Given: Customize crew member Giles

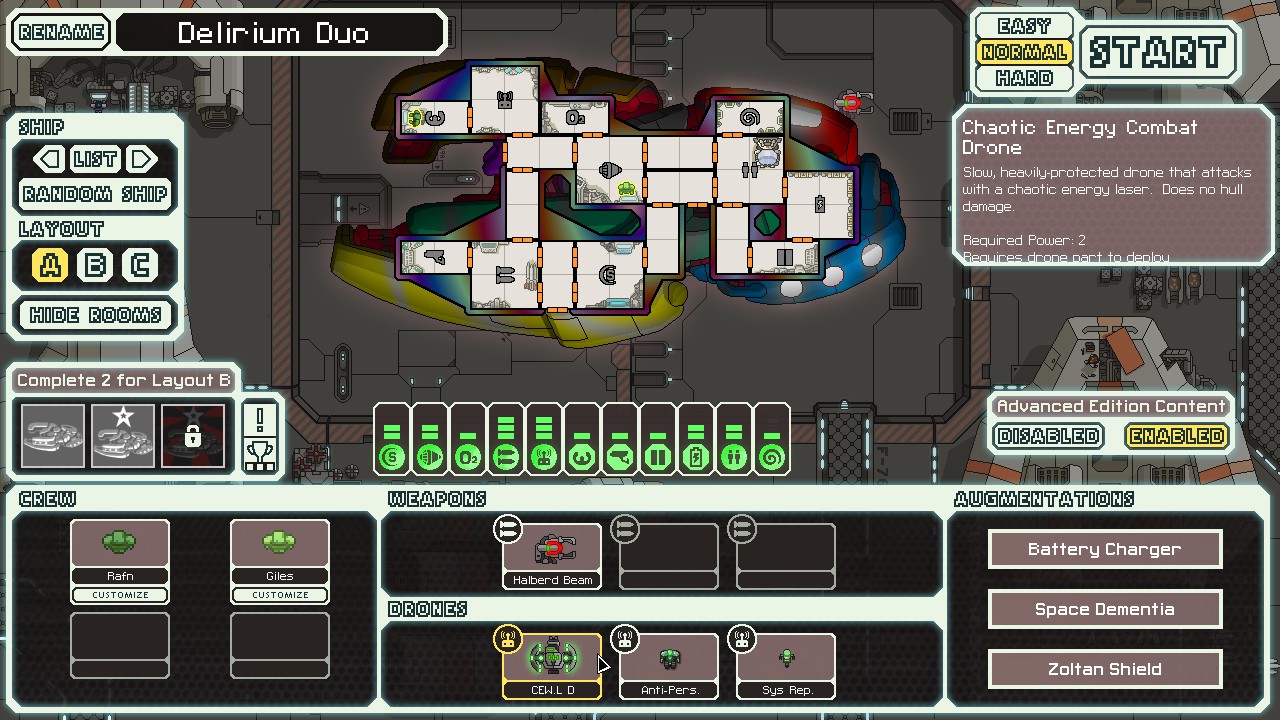Looking at the screenshot, I should pyautogui.click(x=280, y=595).
